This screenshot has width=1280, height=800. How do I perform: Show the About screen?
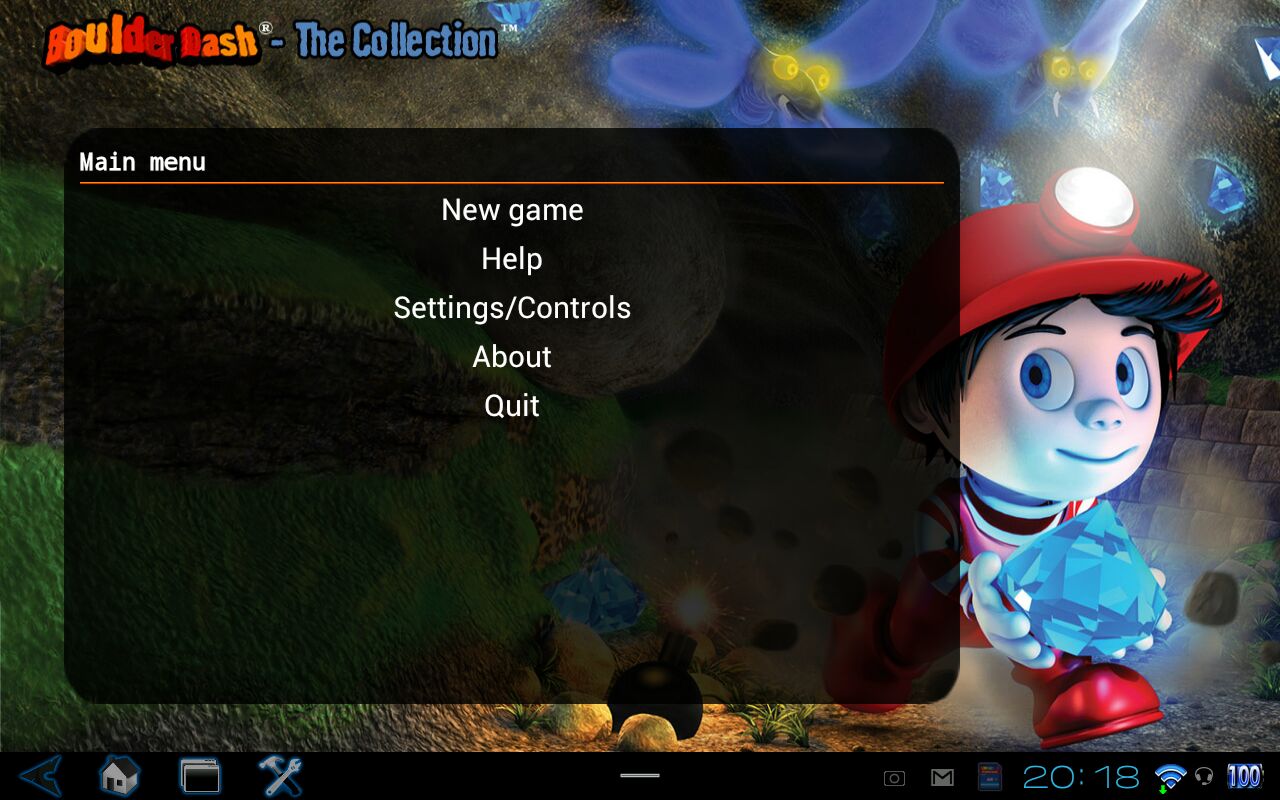[x=512, y=357]
